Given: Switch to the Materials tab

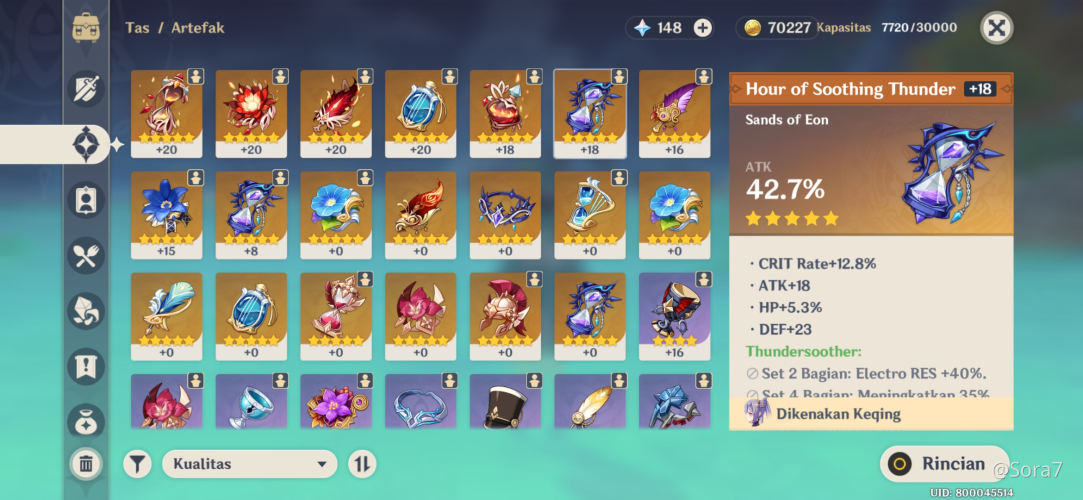Looking at the screenshot, I should tap(86, 311).
